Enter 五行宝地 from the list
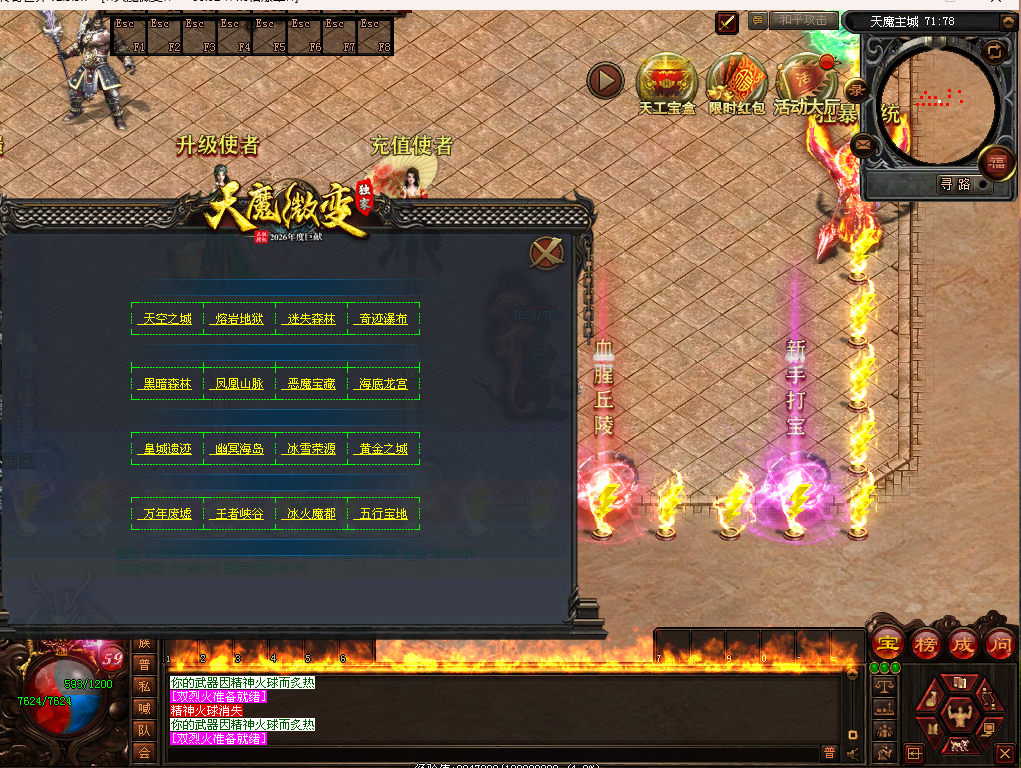Screen dimensions: 1021x768 tap(383, 514)
